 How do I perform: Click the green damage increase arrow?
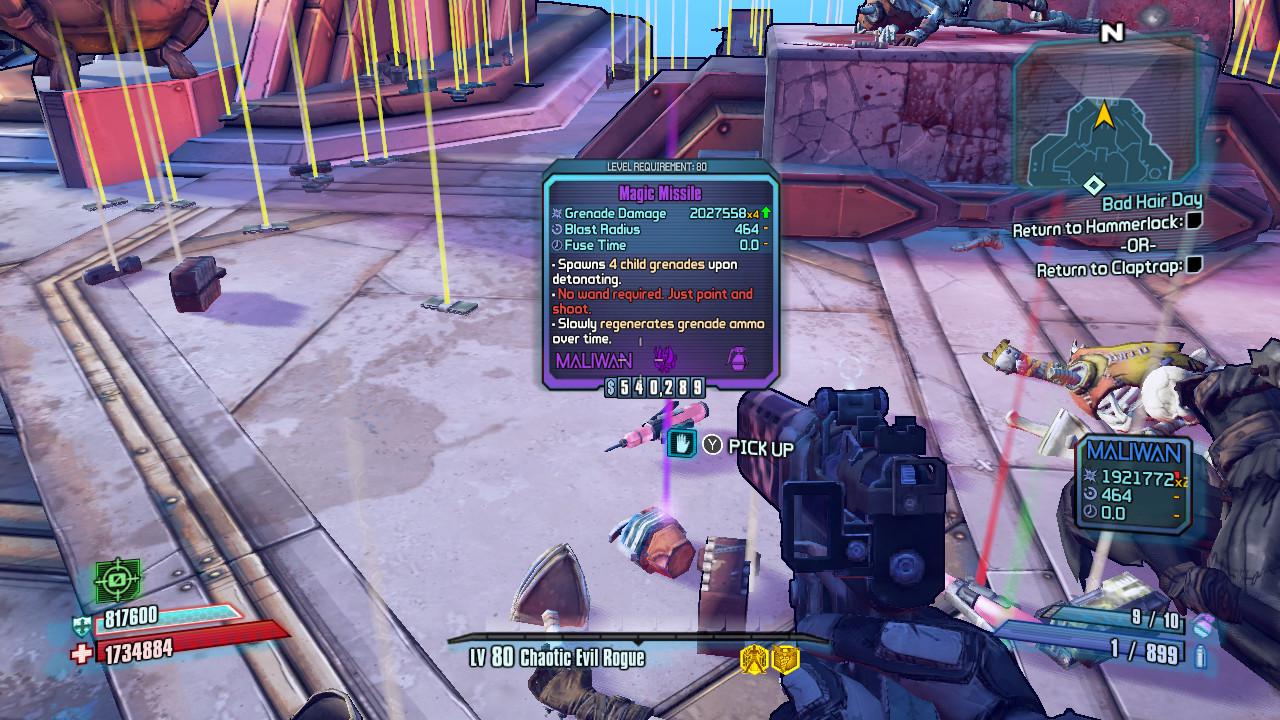point(766,213)
